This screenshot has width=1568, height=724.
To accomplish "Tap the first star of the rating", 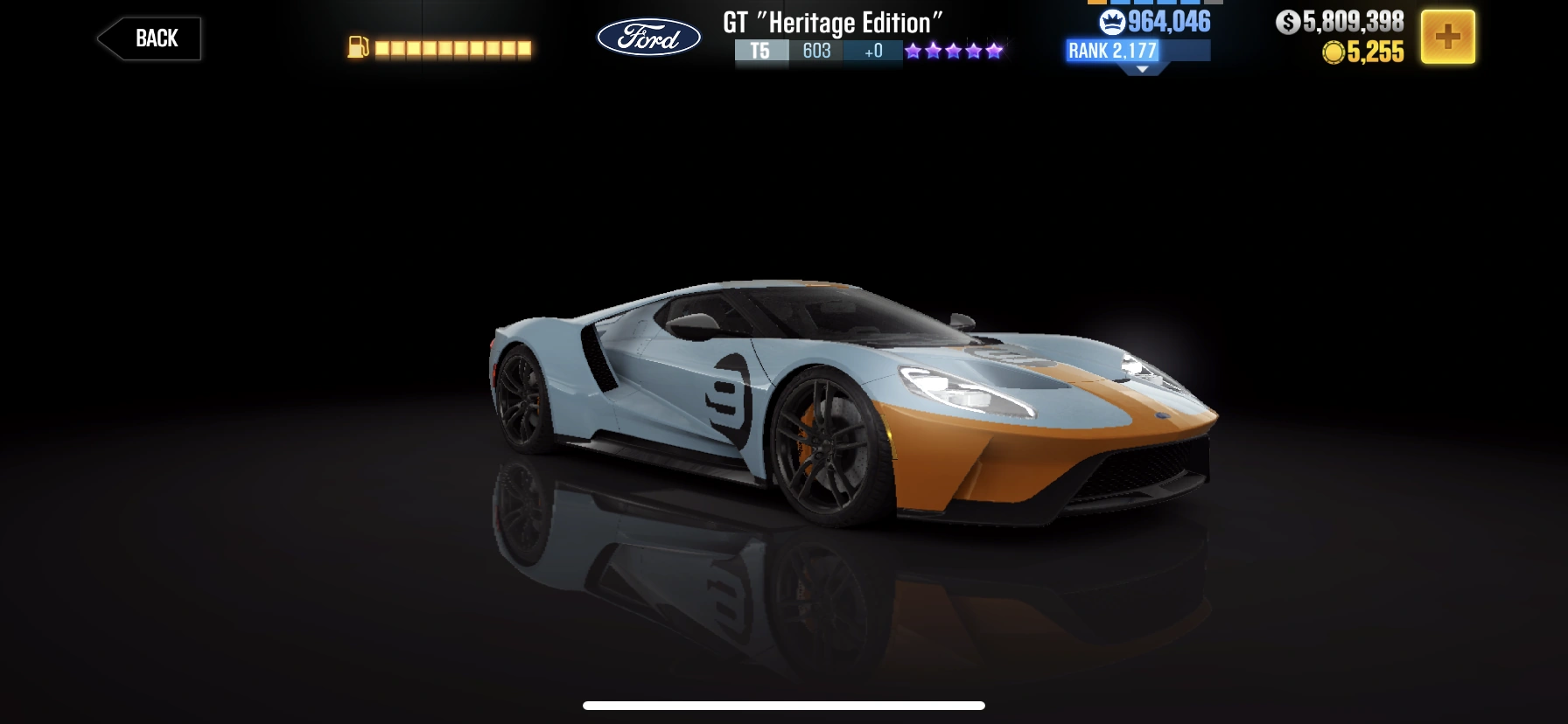I will [913, 51].
